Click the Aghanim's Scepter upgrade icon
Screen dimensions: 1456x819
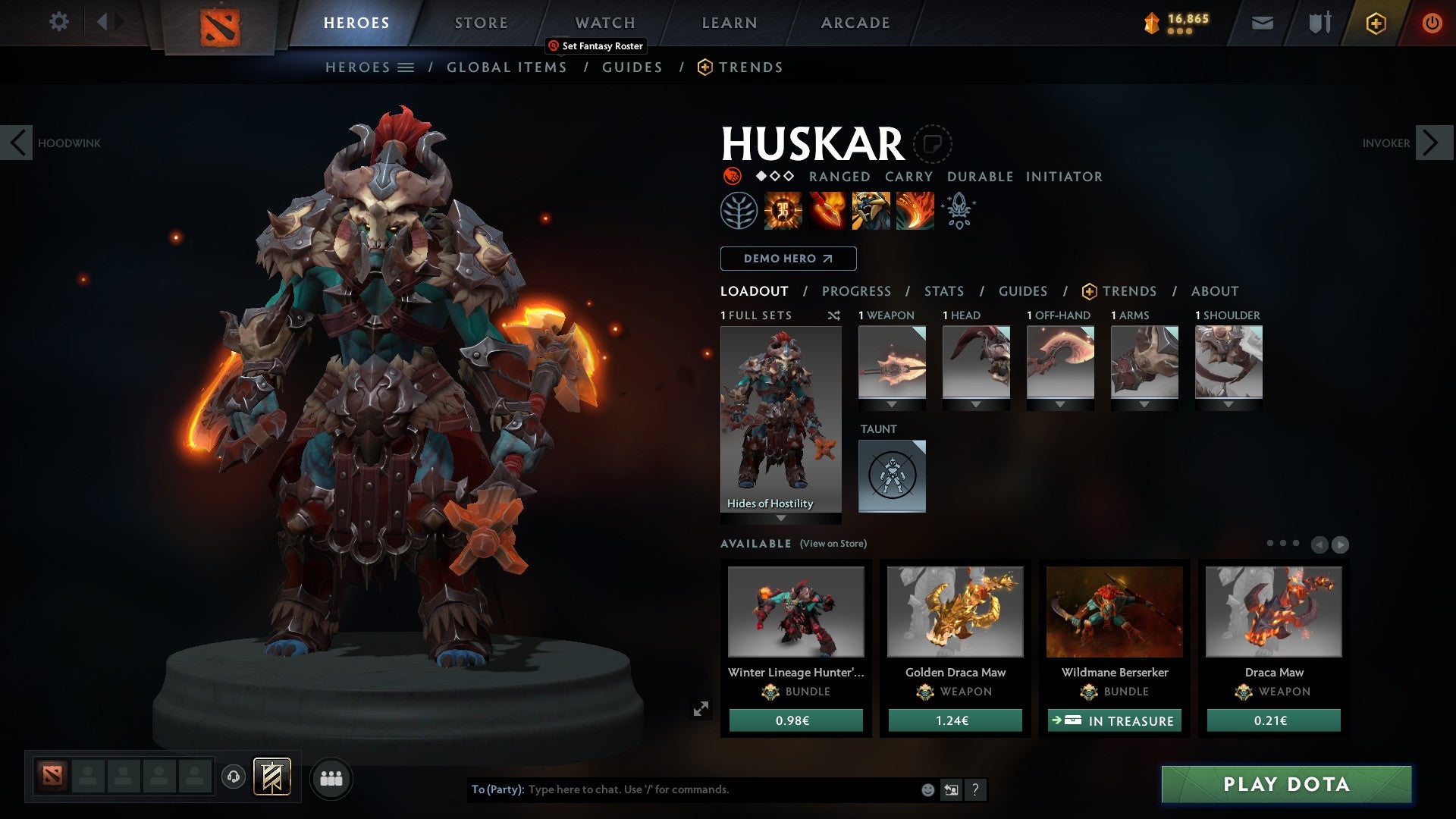click(x=958, y=211)
